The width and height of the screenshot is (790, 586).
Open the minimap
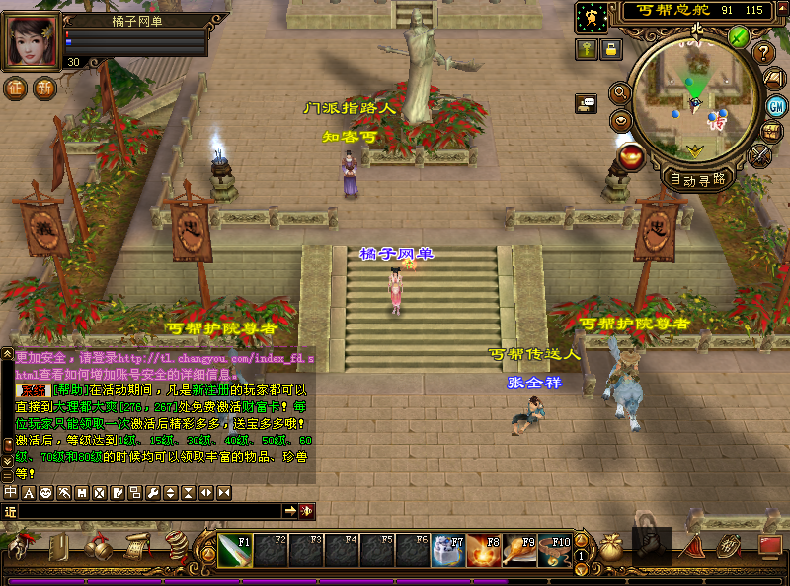coord(694,94)
